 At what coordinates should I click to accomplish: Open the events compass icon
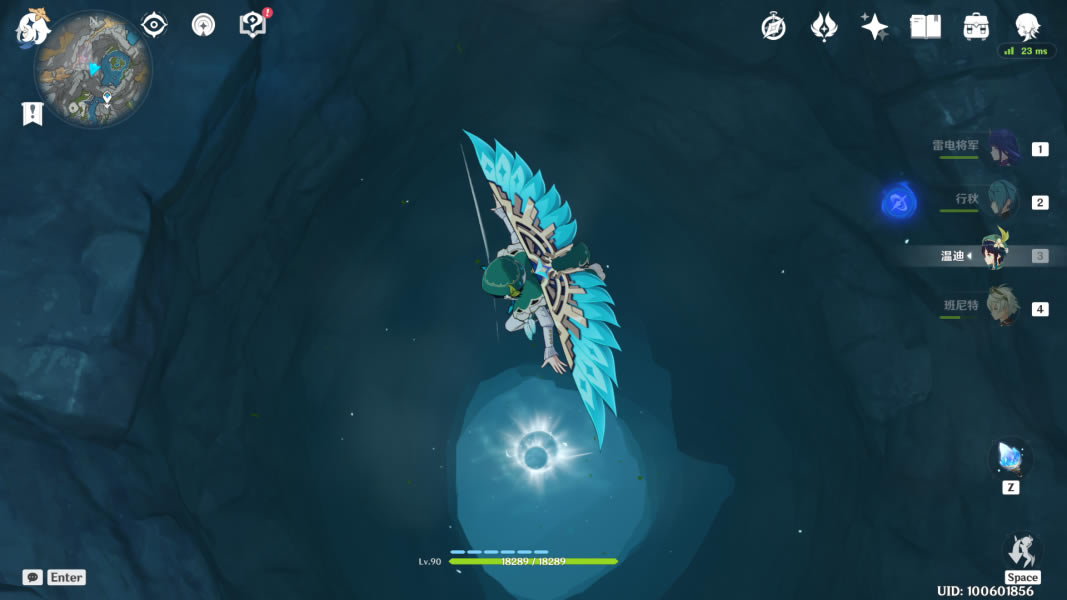pyautogui.click(x=203, y=25)
